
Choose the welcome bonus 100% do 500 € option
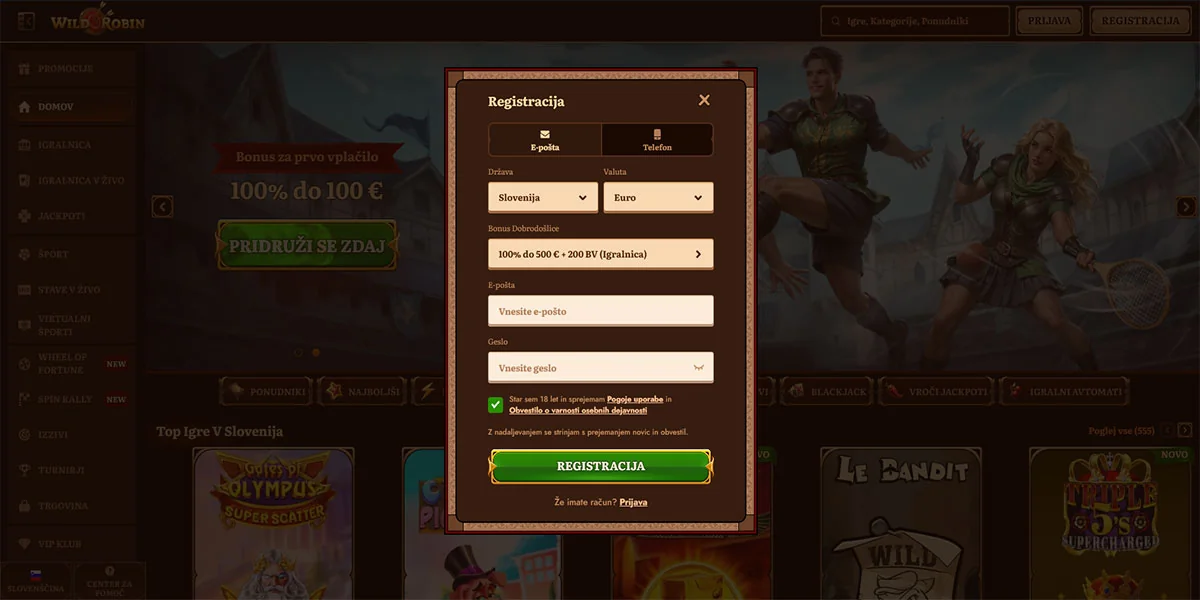[x=600, y=254]
